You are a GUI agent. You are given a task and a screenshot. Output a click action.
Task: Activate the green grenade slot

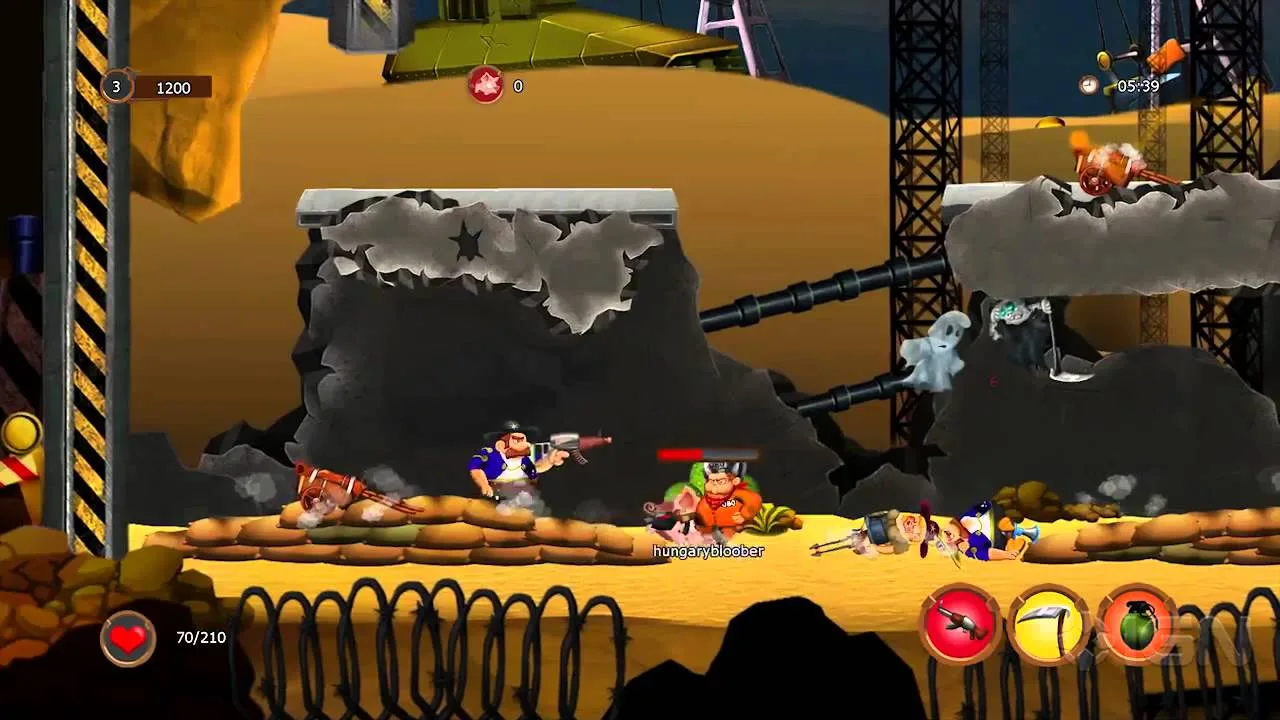click(1137, 625)
